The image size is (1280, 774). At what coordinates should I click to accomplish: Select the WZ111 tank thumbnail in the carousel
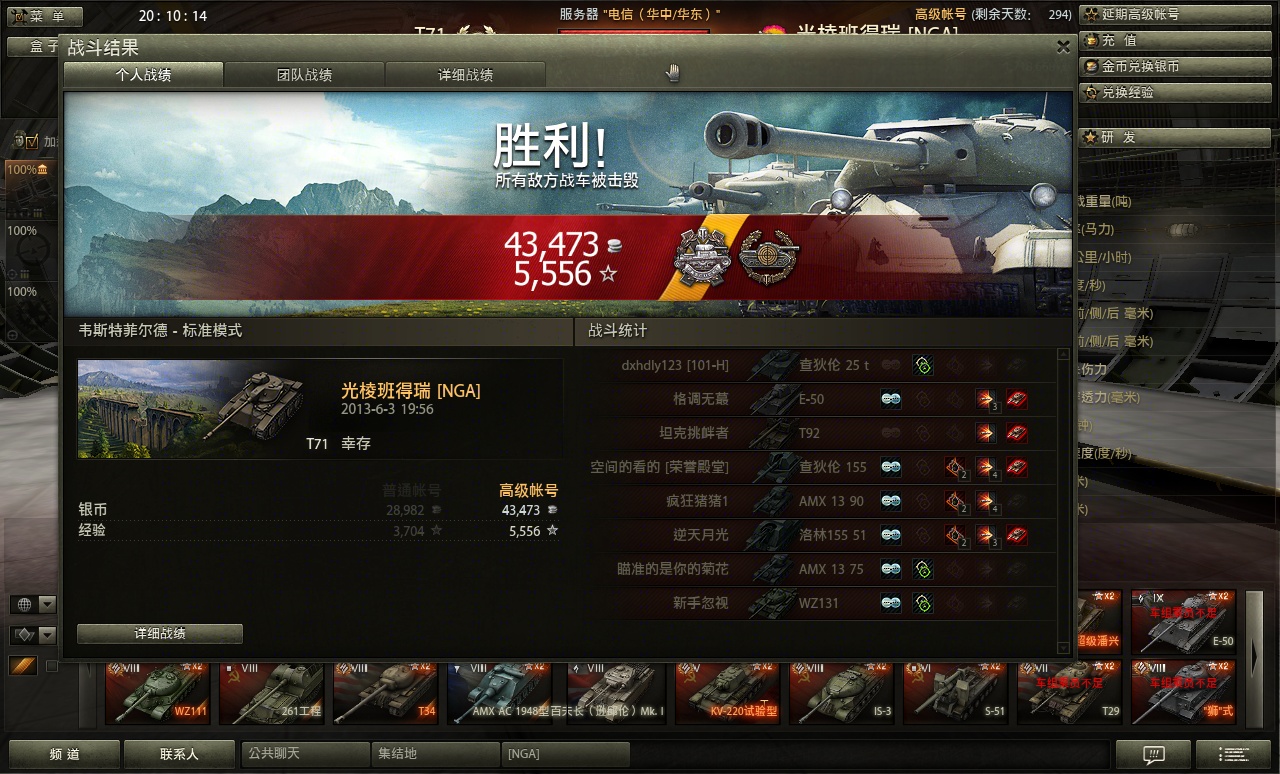[x=156, y=692]
